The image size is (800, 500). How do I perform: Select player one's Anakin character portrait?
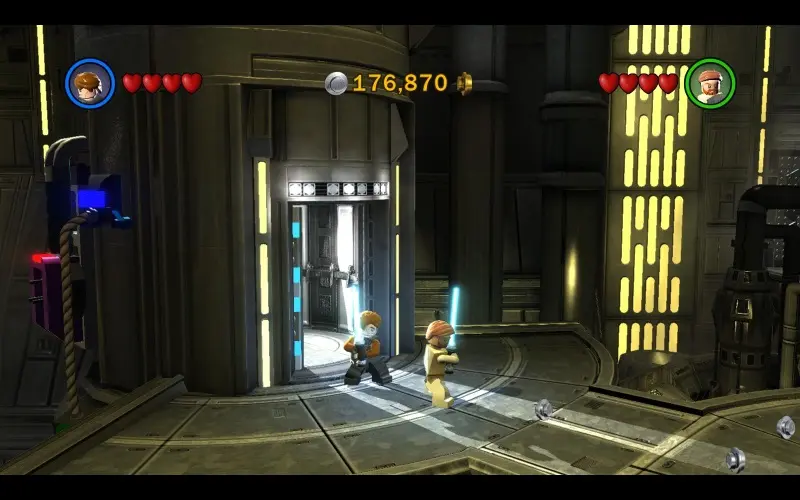pos(90,83)
